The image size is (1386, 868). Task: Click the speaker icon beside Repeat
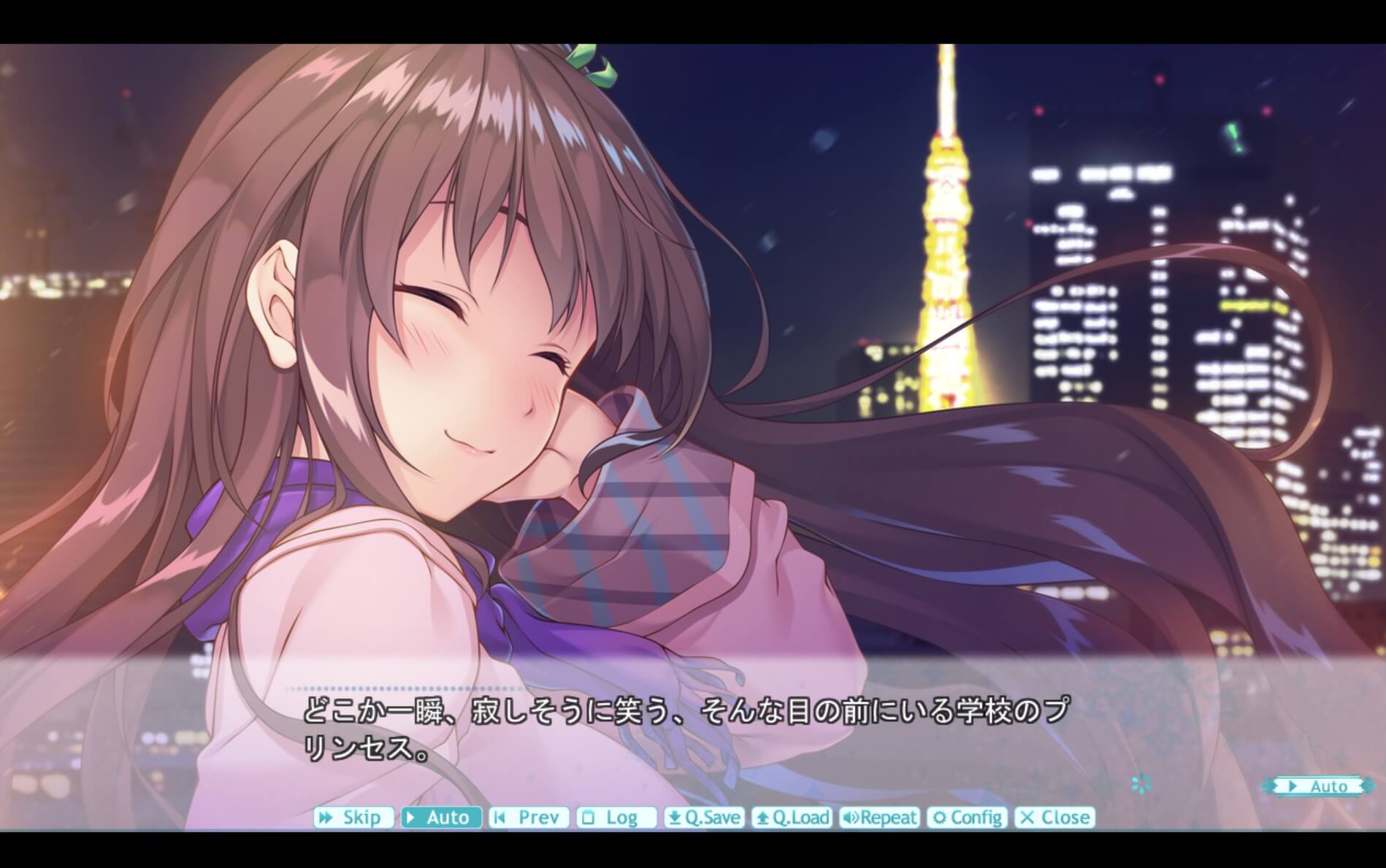click(x=850, y=817)
